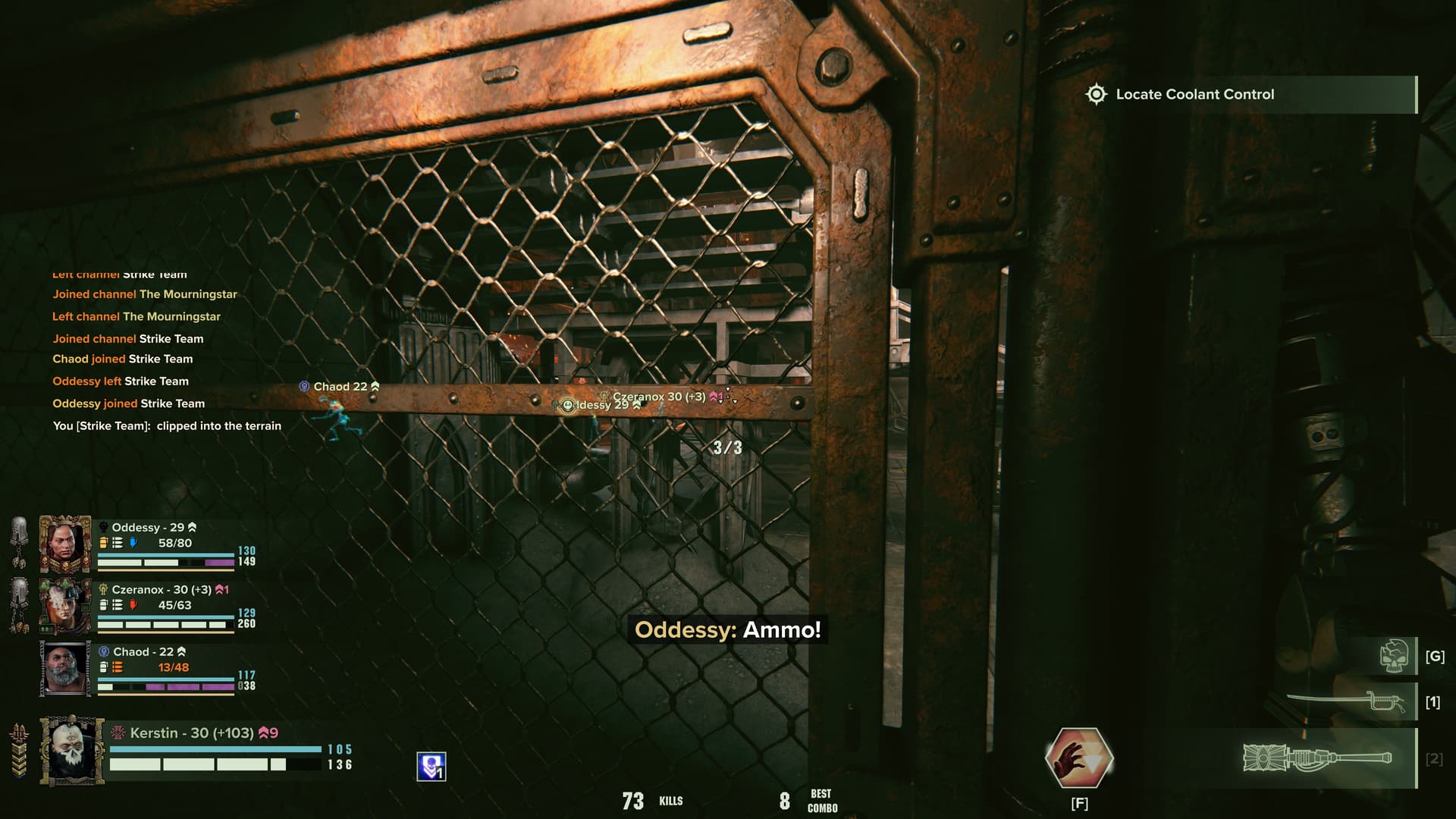The height and width of the screenshot is (819, 1456).
Task: Click the blue shield buff icon
Action: (x=431, y=767)
